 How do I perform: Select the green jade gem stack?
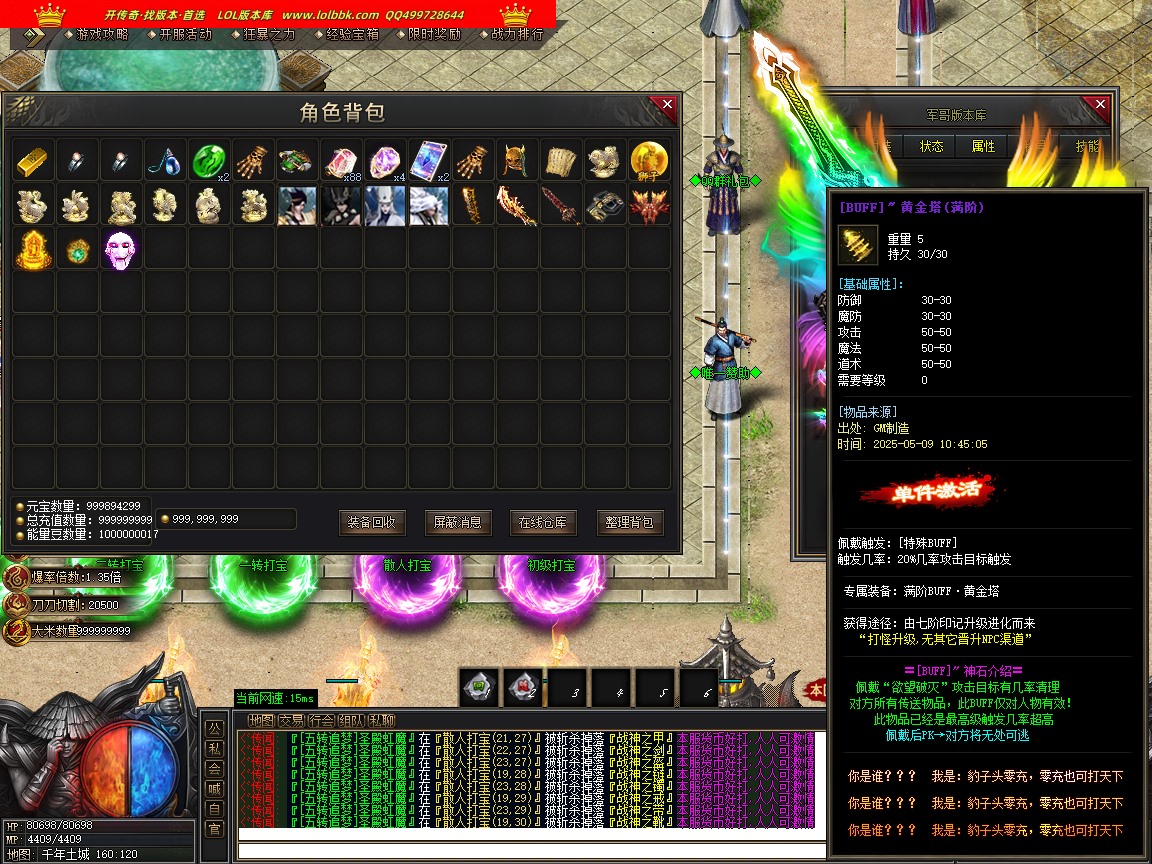(x=208, y=160)
